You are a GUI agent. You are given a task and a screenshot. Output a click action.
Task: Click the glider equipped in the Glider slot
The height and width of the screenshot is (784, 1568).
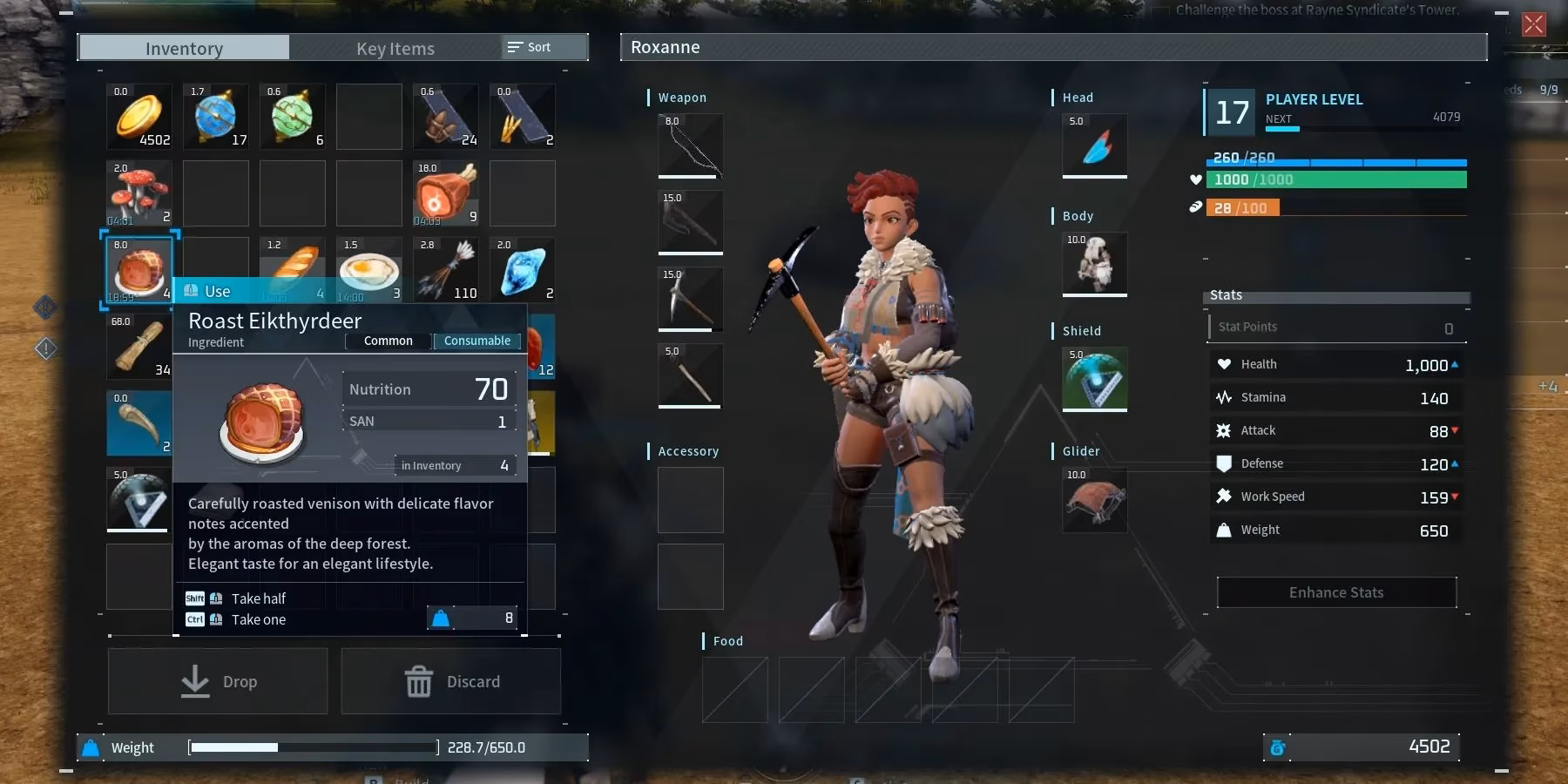pyautogui.click(x=1093, y=499)
